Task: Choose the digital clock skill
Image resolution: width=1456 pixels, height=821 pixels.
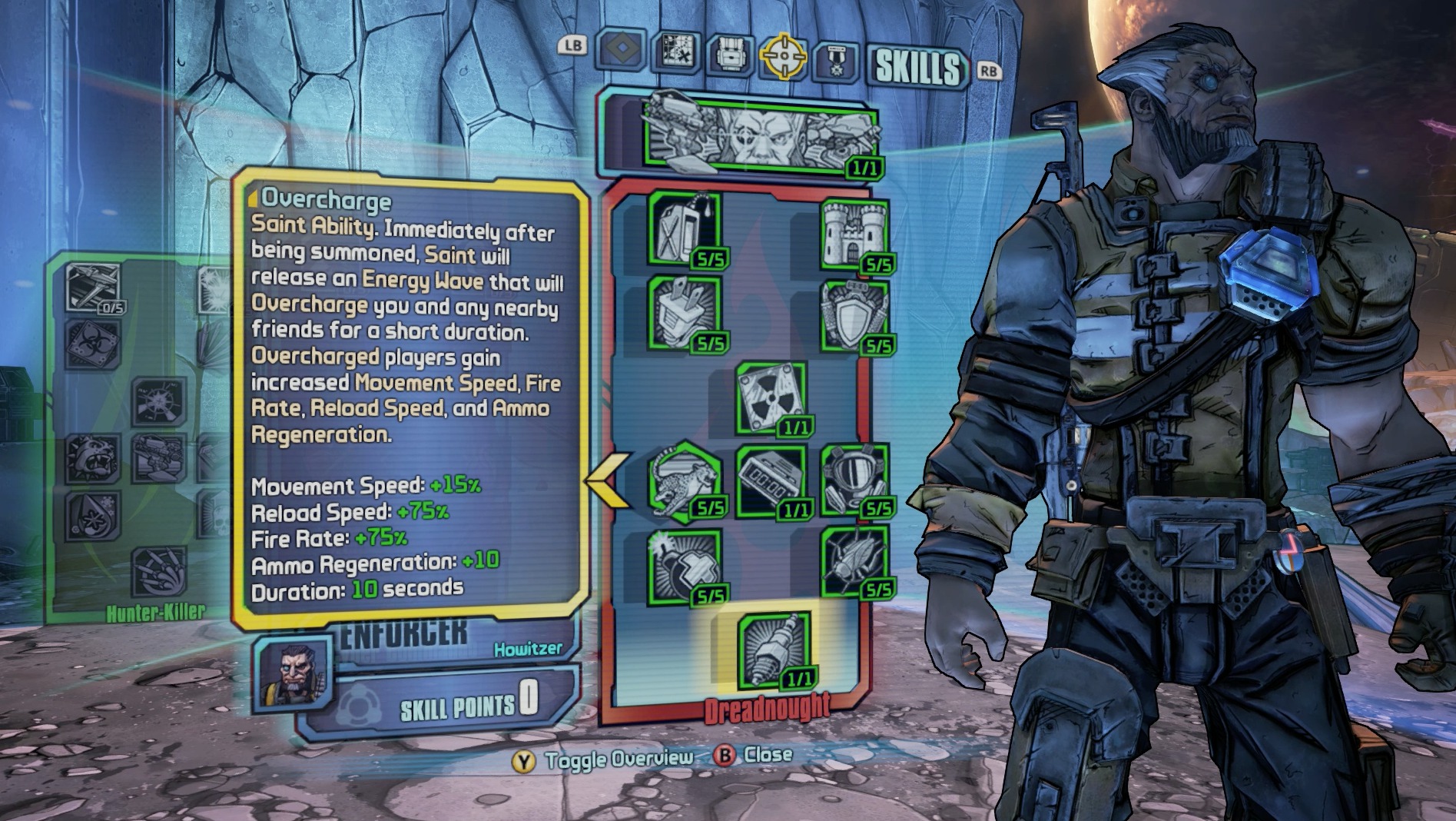Action: coord(771,480)
